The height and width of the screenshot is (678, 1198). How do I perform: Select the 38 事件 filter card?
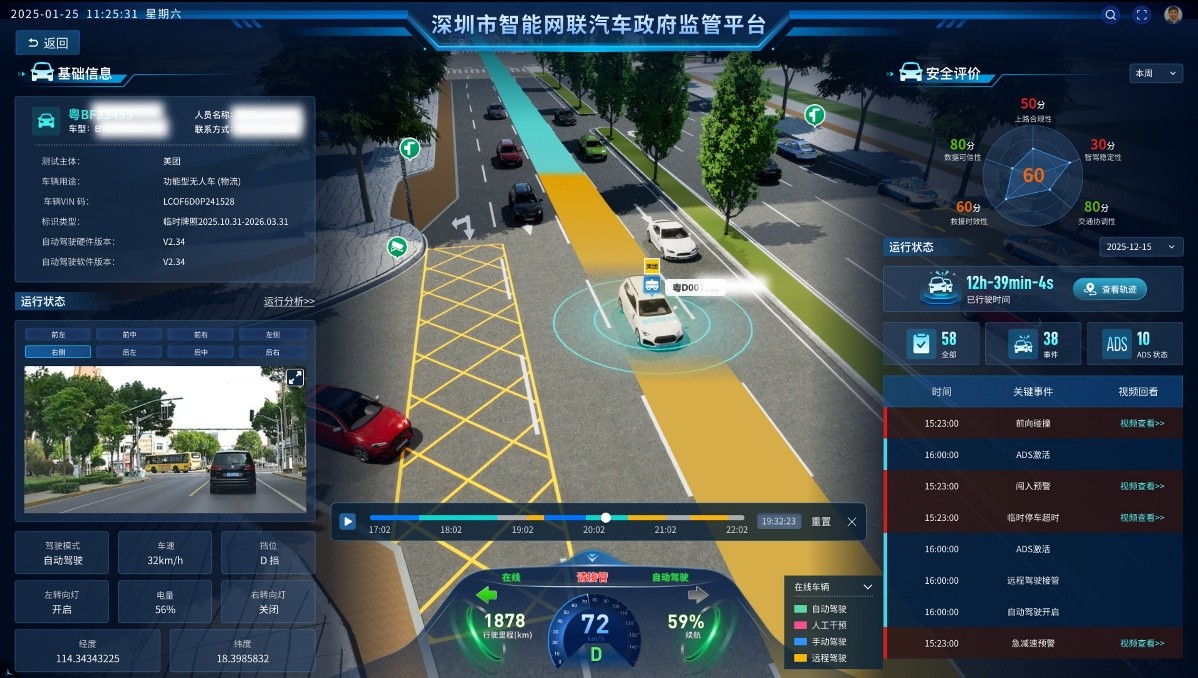point(1033,343)
